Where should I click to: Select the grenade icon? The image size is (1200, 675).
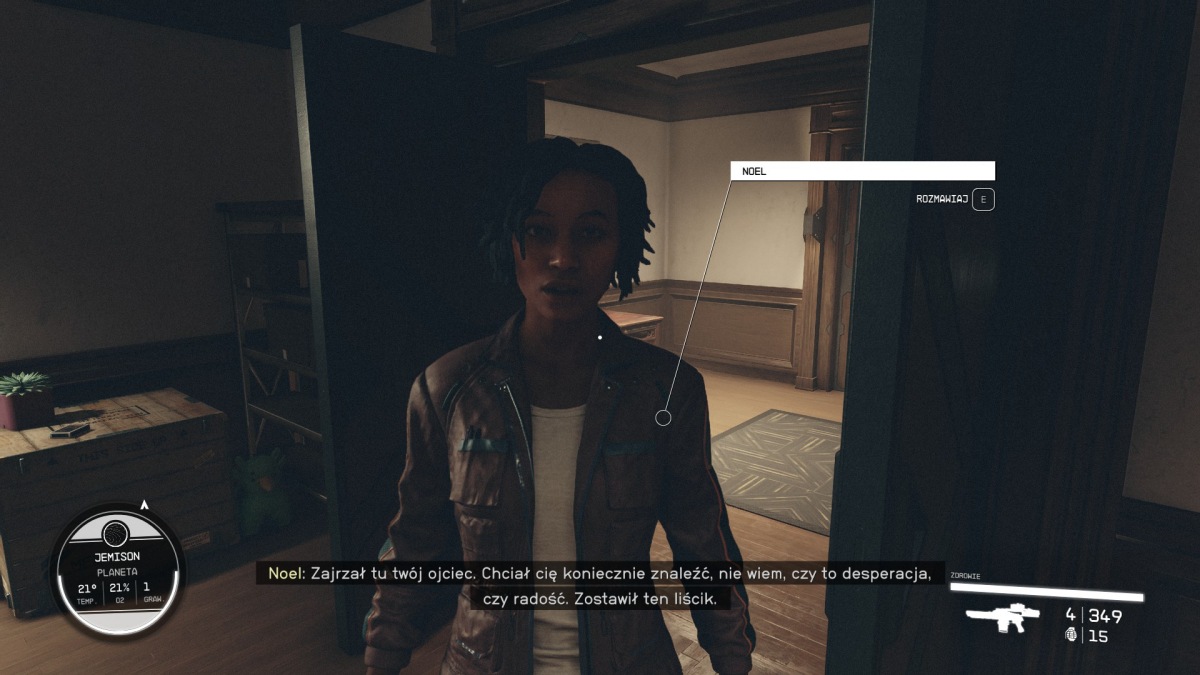click(1072, 635)
